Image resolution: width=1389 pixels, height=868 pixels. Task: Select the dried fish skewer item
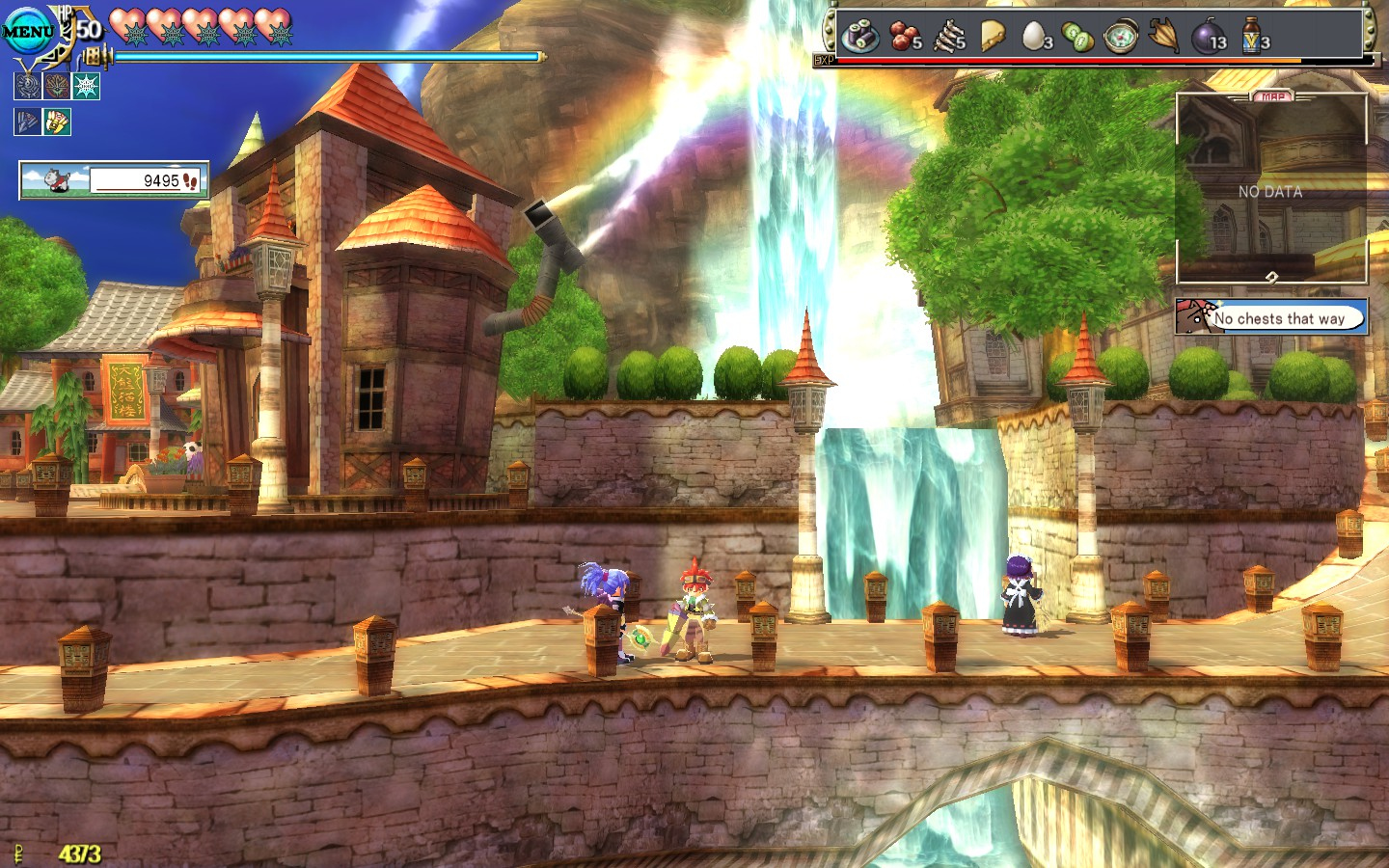(949, 37)
